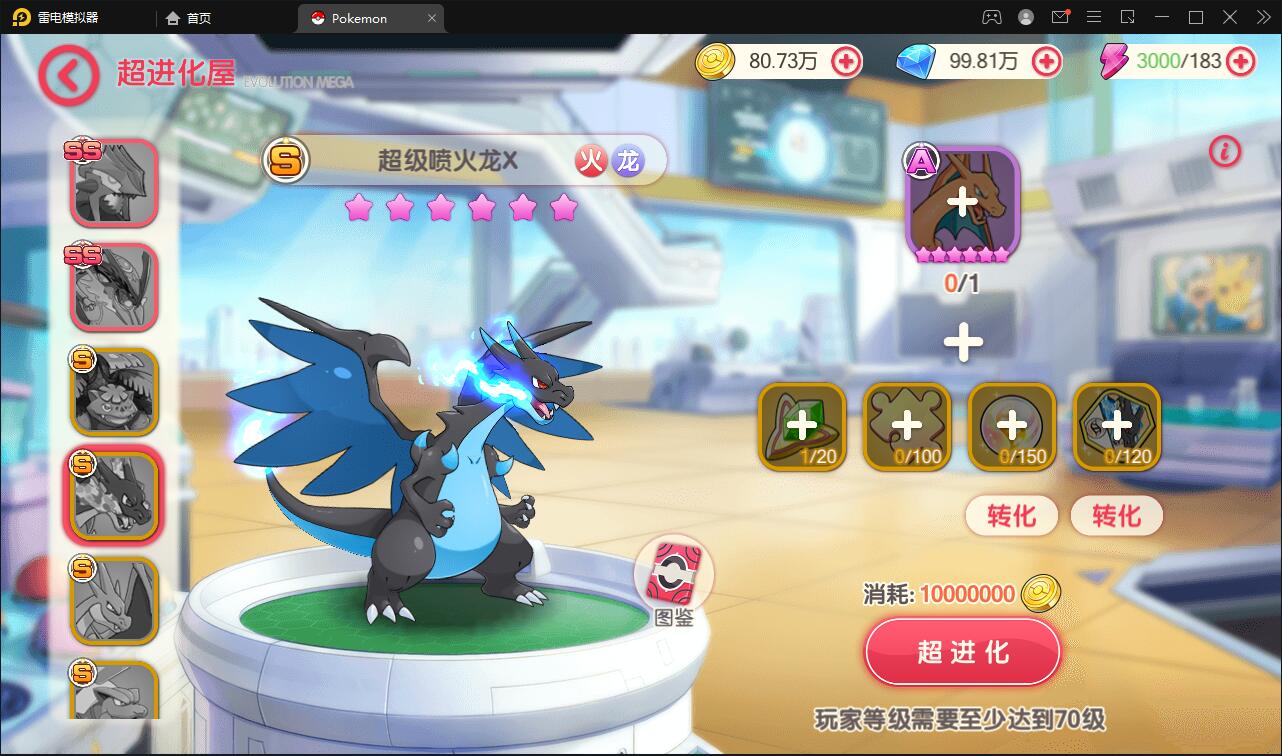Viewport: 1282px width, 756px height.
Task: Open diamond top-up via its plus icon
Action: [1047, 62]
